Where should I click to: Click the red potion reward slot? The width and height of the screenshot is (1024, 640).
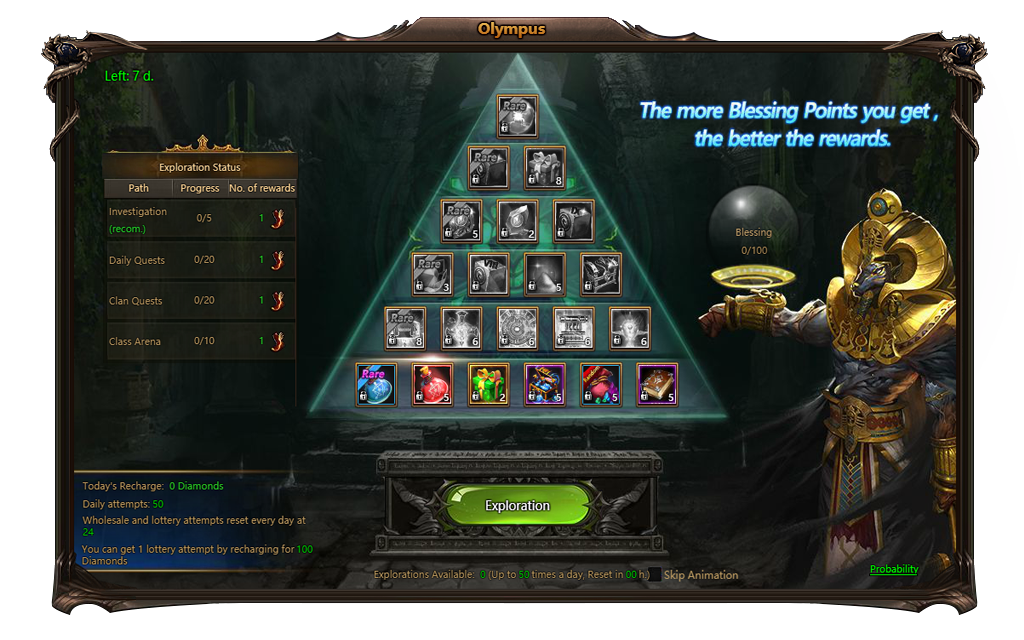pos(433,384)
